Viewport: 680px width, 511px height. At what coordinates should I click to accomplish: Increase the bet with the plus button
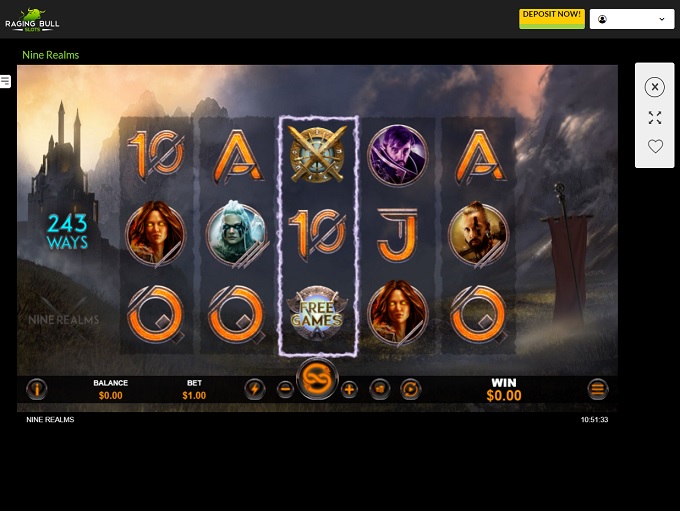click(349, 389)
